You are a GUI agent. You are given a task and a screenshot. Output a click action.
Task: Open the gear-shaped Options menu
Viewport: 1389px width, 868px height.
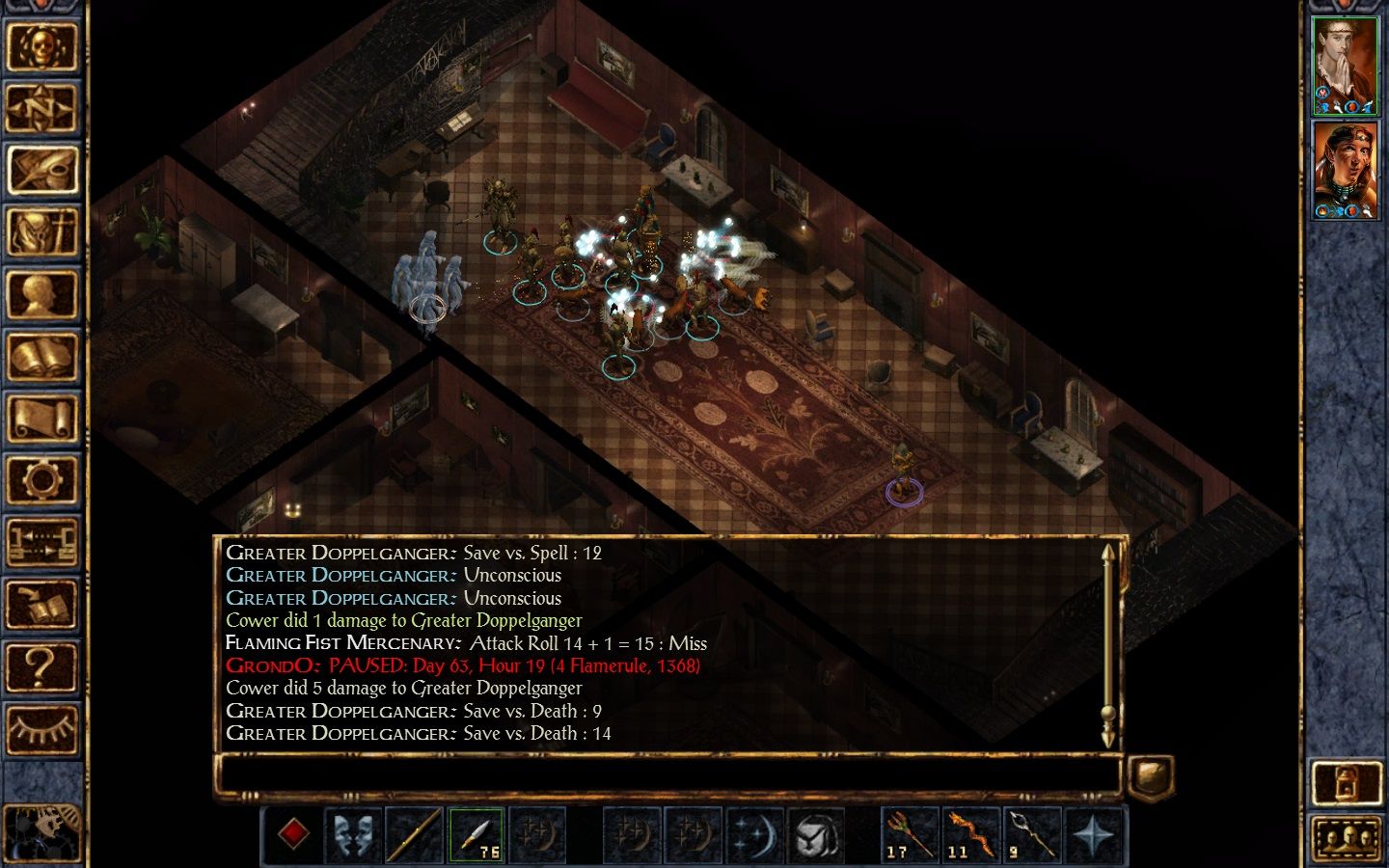coord(41,480)
